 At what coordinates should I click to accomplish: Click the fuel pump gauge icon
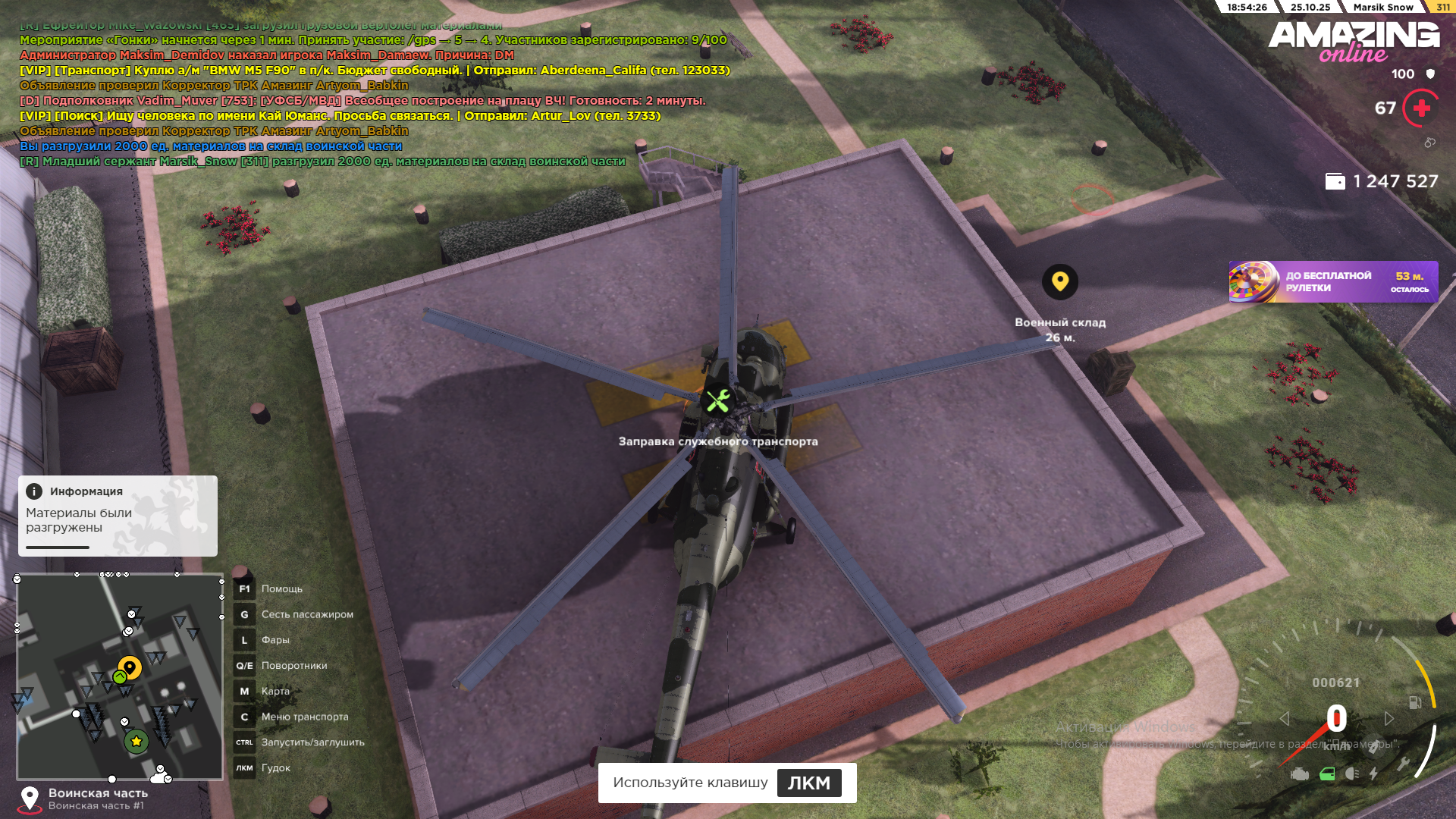(x=1415, y=703)
